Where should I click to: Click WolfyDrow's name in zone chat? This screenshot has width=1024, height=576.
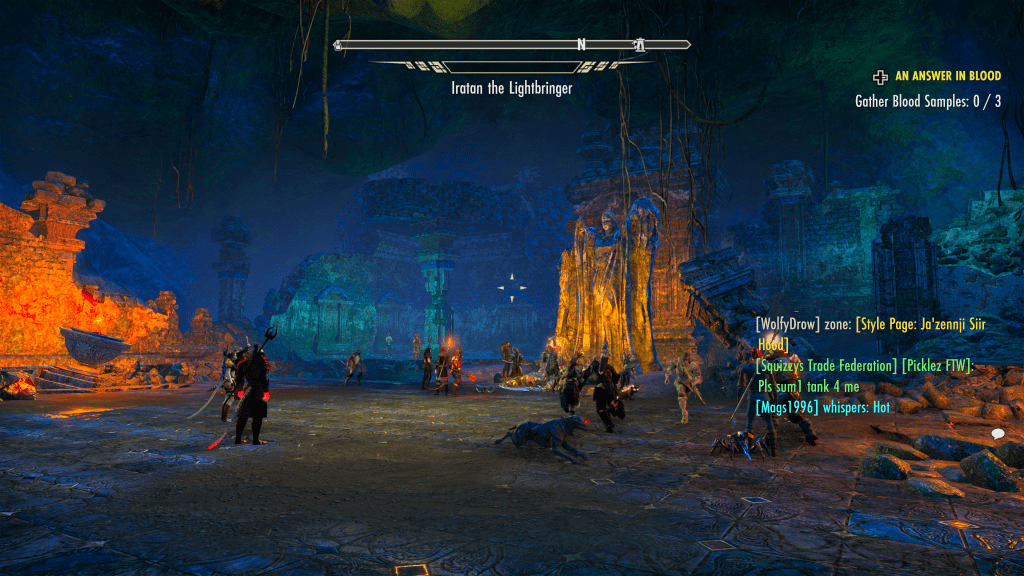point(788,324)
